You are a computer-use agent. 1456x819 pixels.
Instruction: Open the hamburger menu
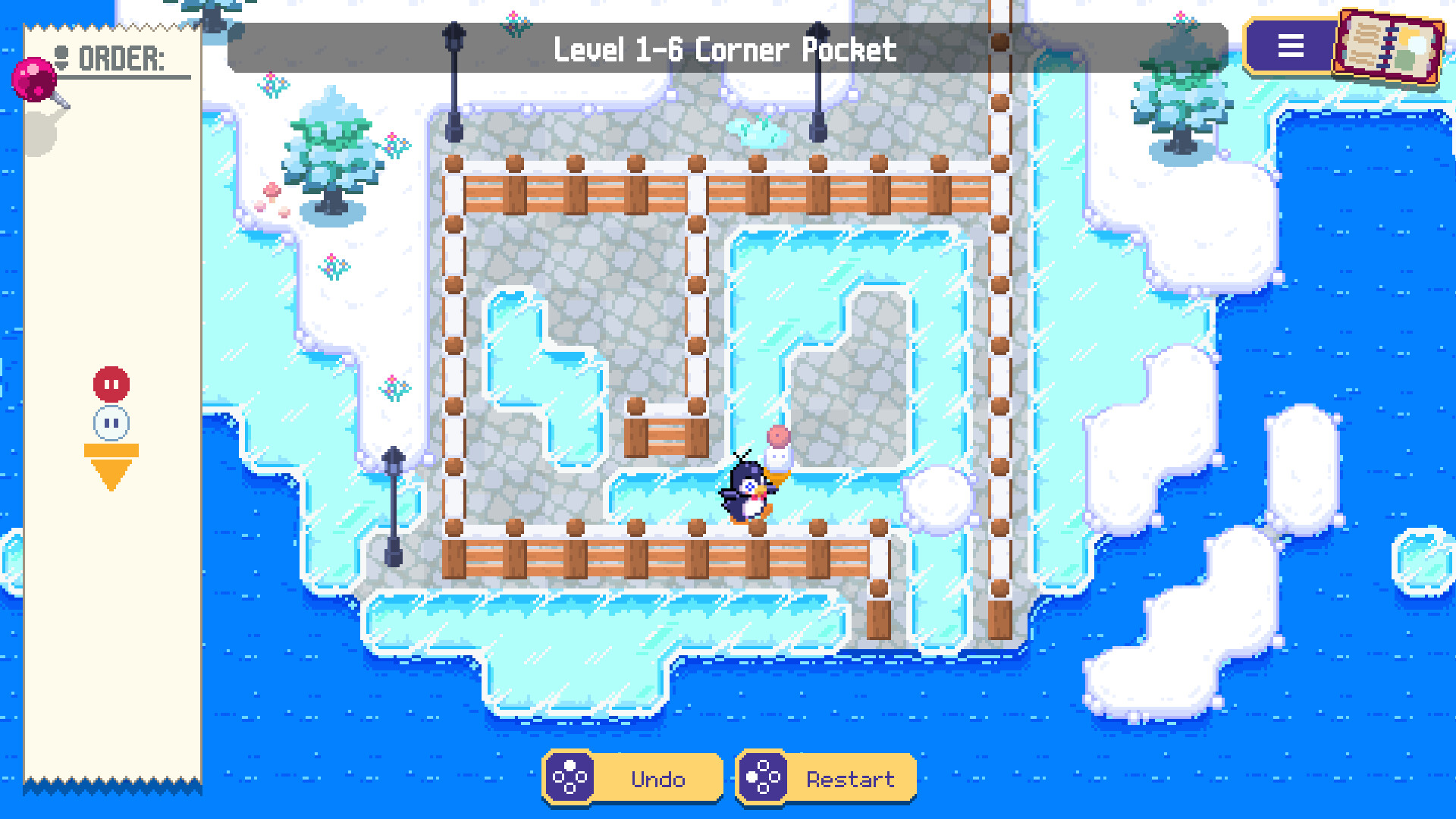(1291, 47)
